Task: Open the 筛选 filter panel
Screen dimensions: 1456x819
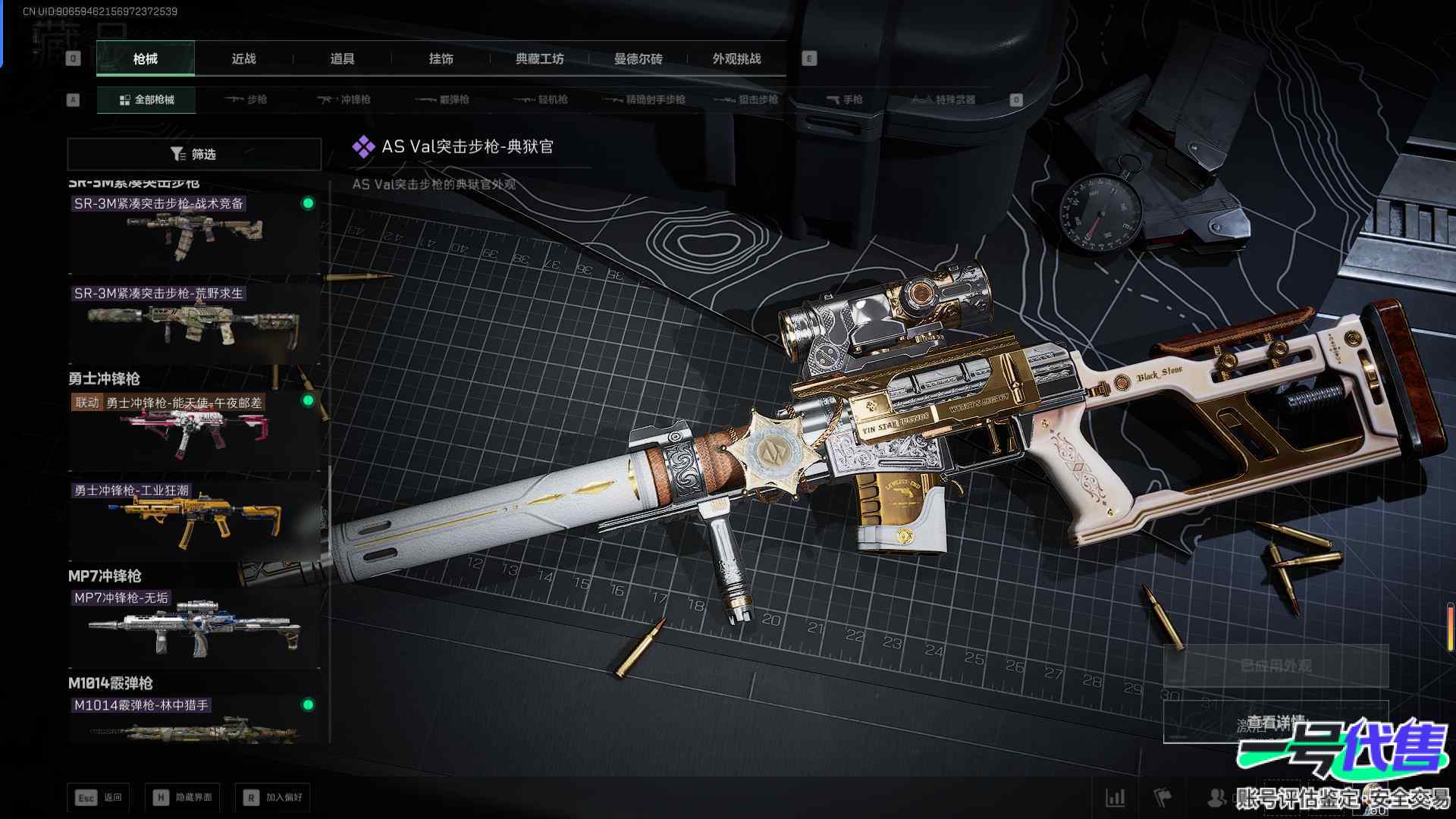Action: [194, 154]
